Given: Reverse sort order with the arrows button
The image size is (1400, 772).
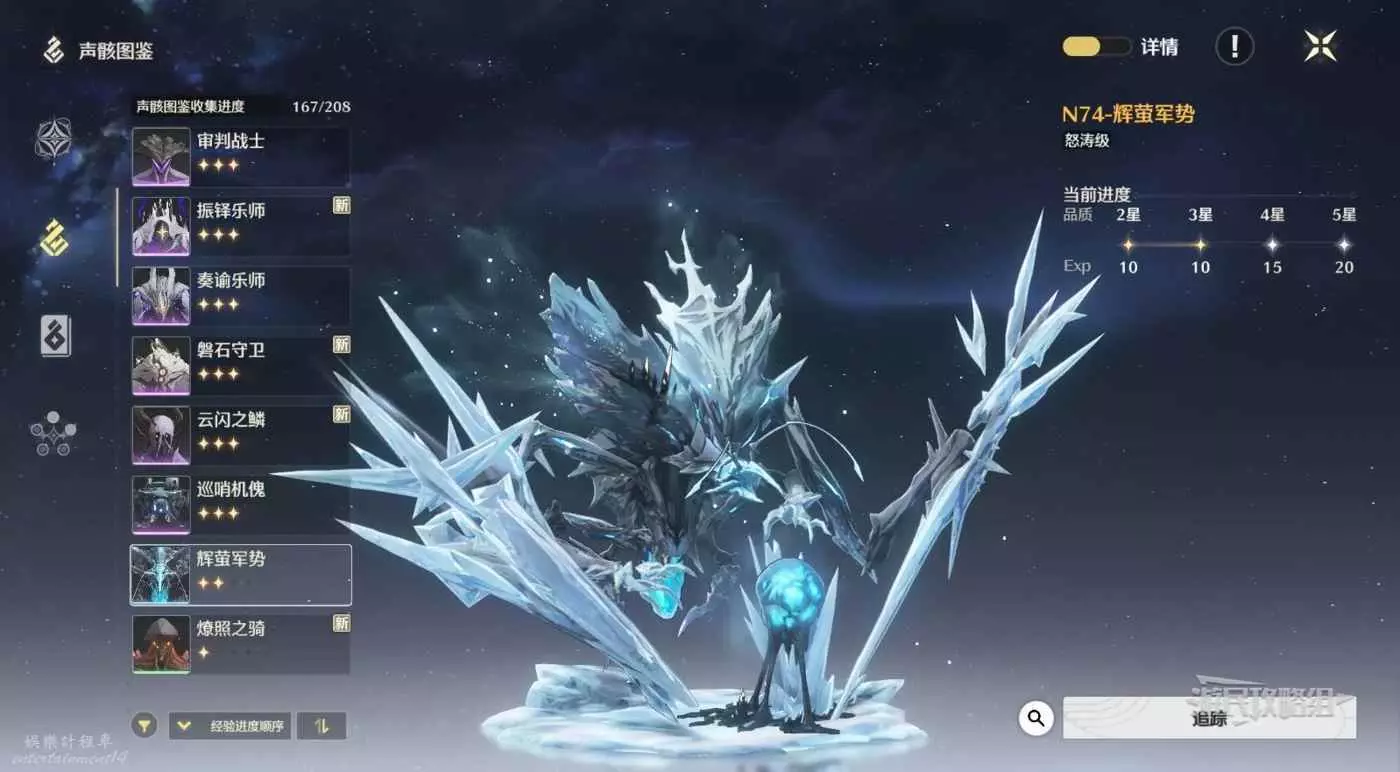Looking at the screenshot, I should tap(321, 725).
